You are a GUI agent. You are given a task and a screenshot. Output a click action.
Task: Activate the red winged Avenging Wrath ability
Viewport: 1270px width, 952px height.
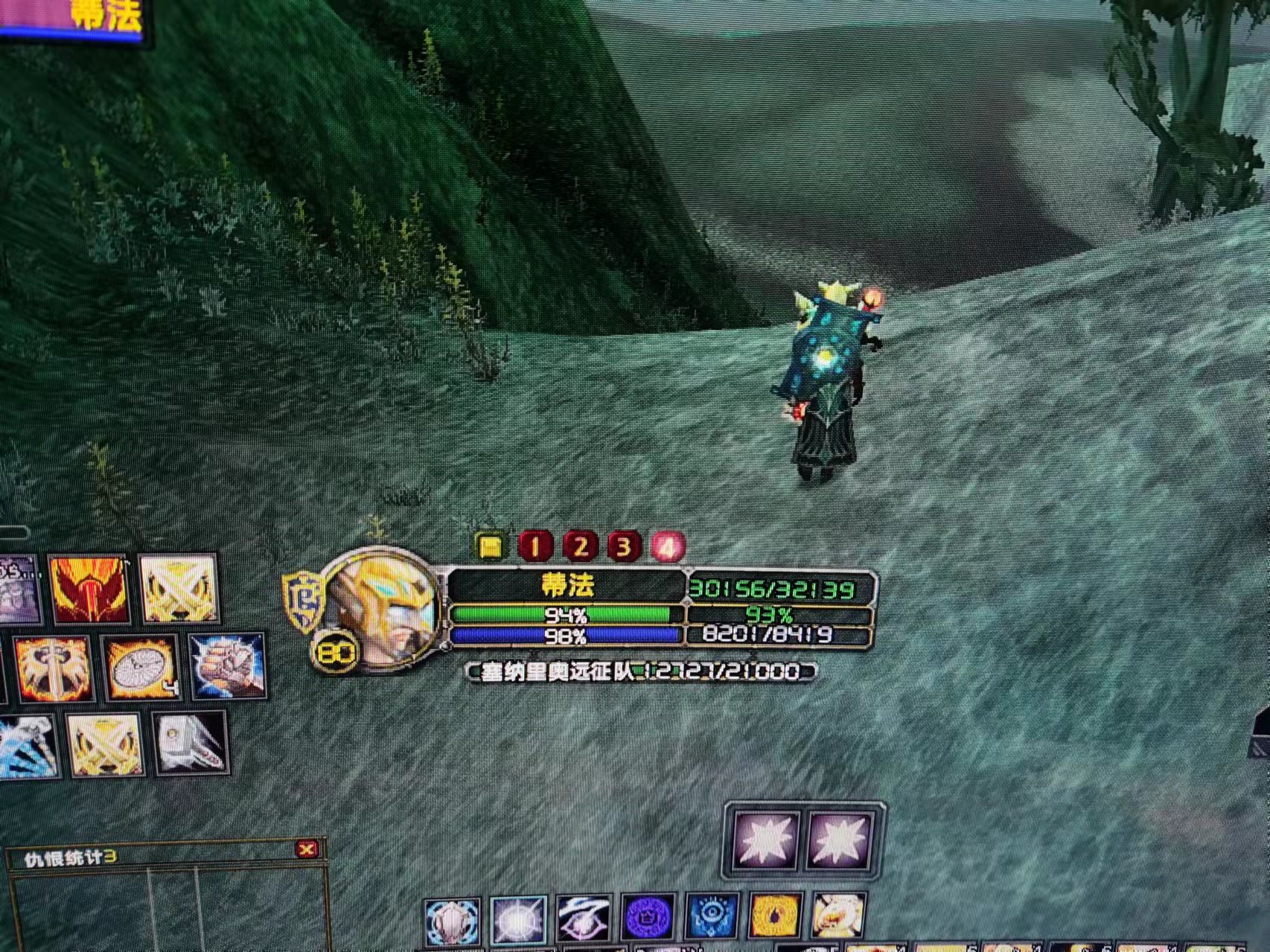(89, 590)
